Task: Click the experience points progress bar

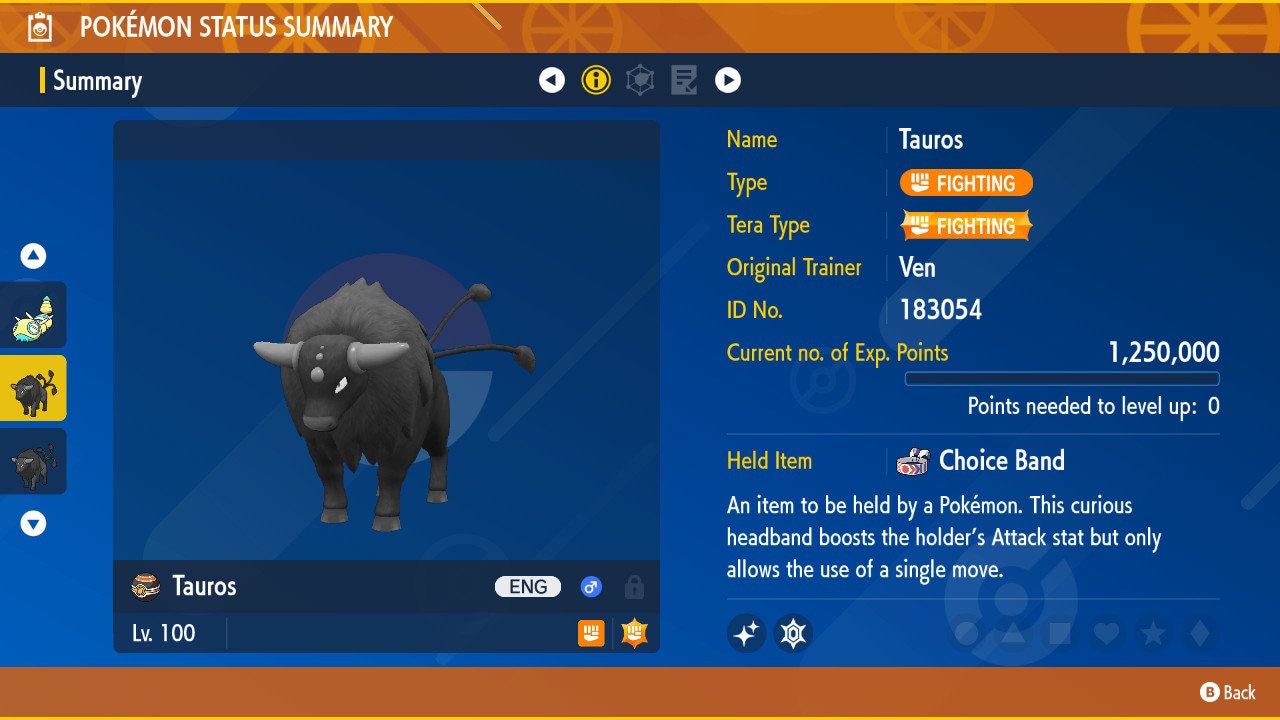Action: [1063, 379]
